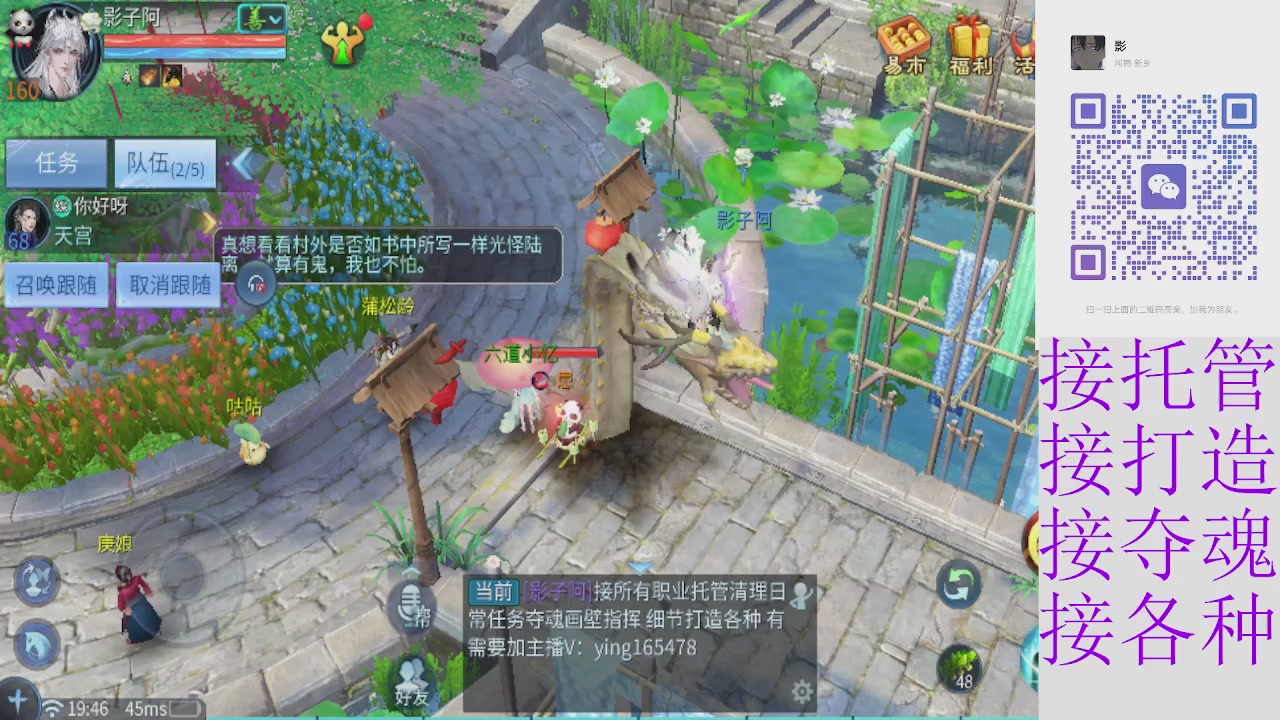
Task: Collapse the team panel with blue chevron
Action: tap(243, 164)
